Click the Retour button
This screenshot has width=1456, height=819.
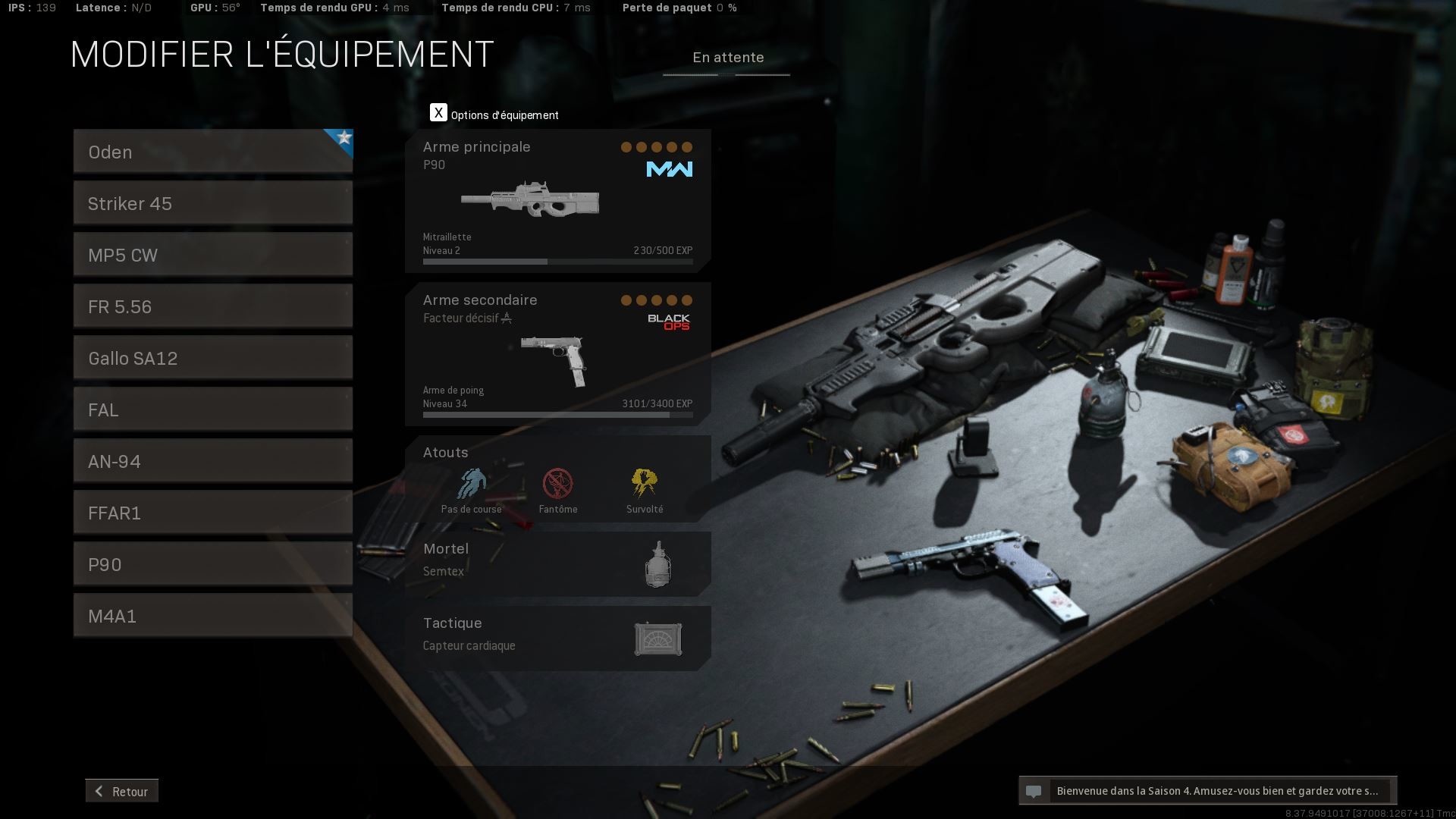coord(122,791)
